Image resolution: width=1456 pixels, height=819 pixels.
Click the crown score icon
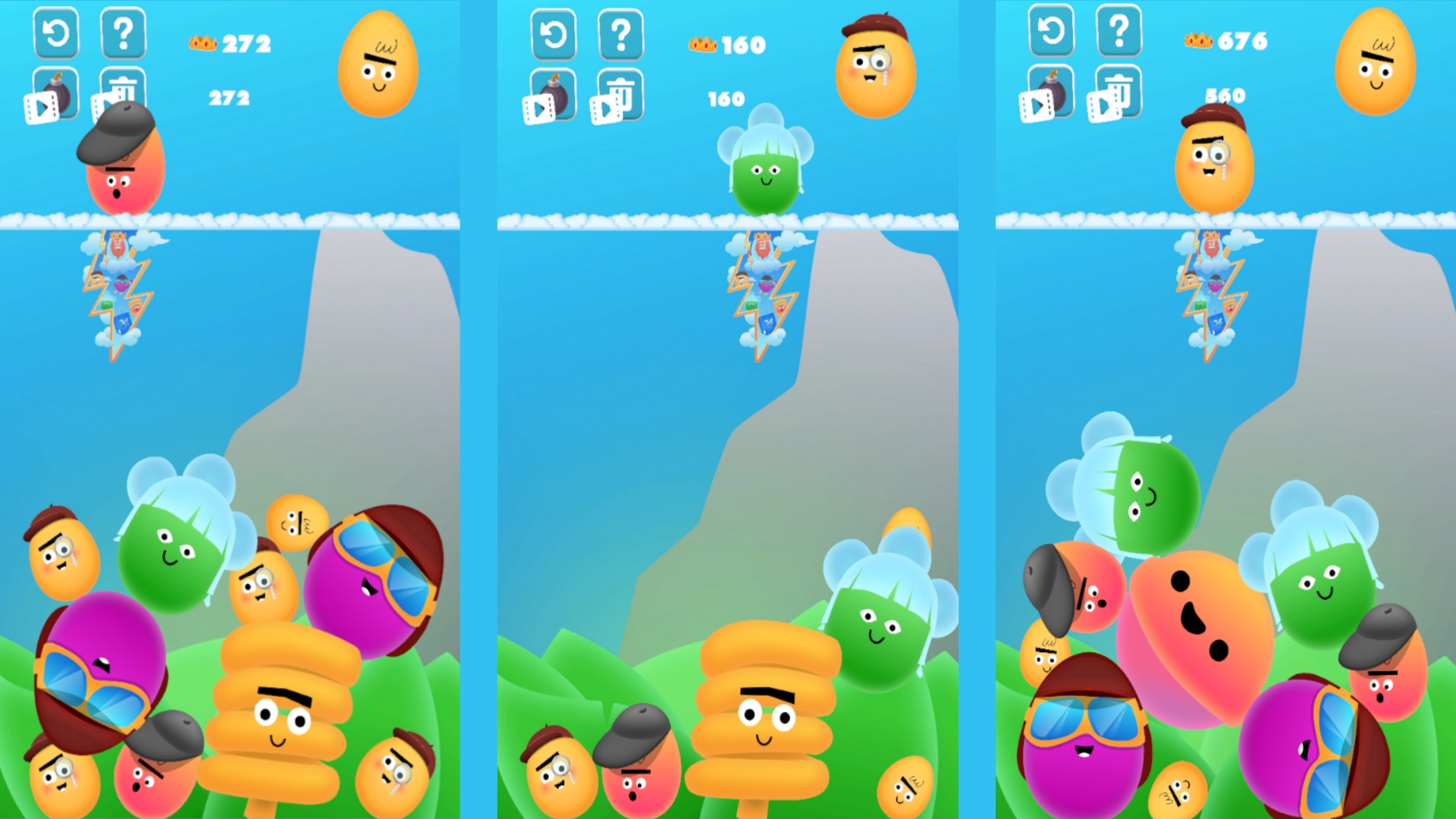tap(203, 43)
